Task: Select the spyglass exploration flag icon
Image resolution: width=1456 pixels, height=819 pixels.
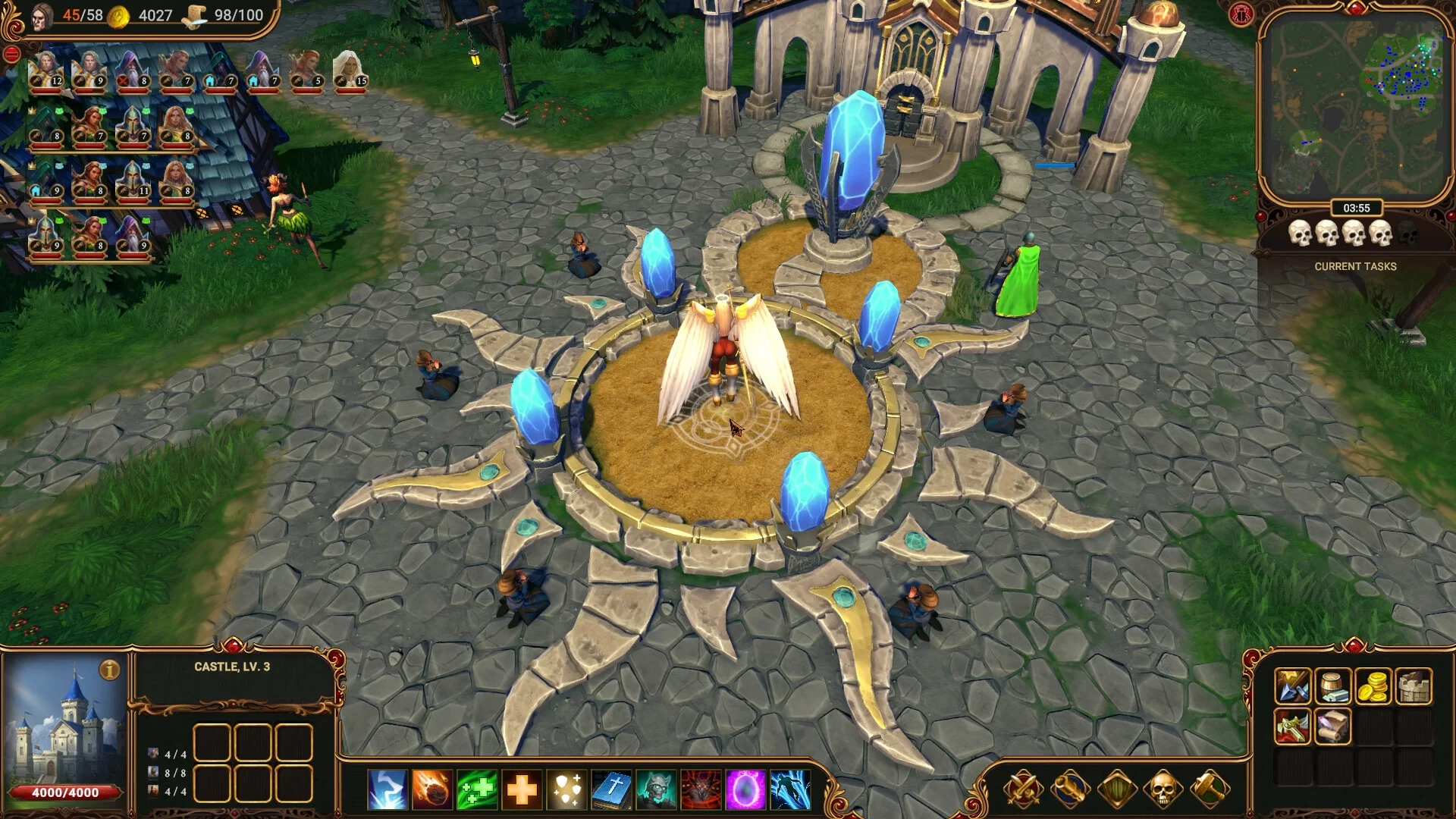Action: tap(1069, 790)
